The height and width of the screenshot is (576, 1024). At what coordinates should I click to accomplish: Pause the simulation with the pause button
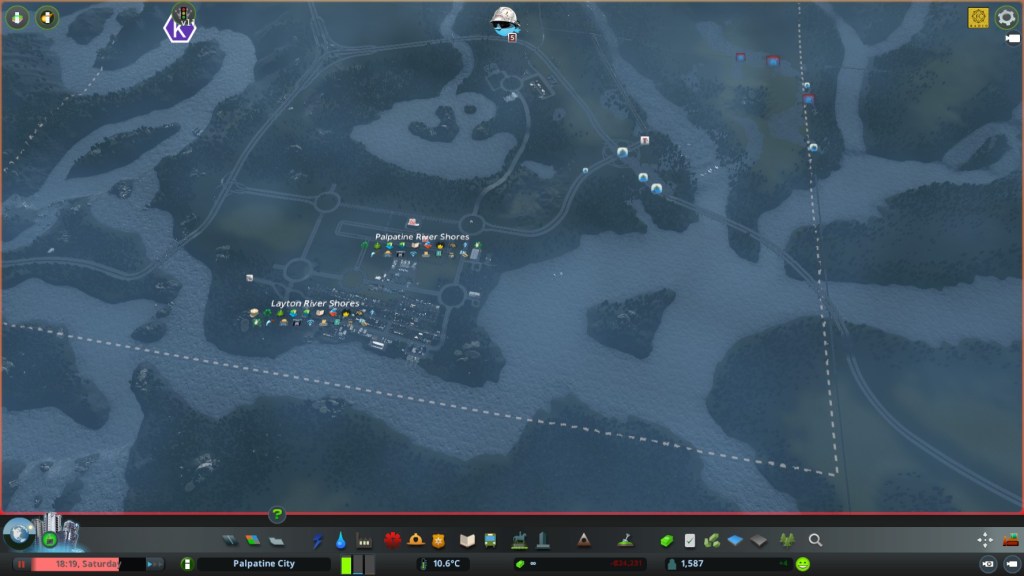tap(20, 564)
